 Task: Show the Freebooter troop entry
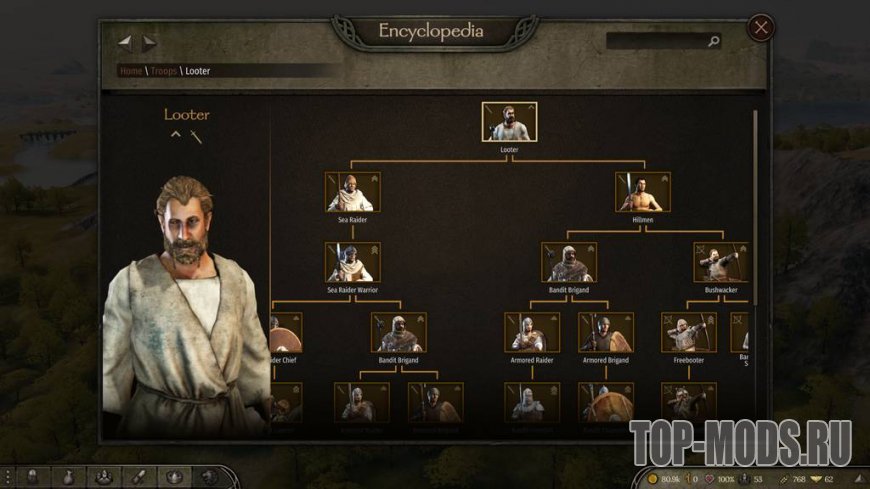pyautogui.click(x=688, y=333)
